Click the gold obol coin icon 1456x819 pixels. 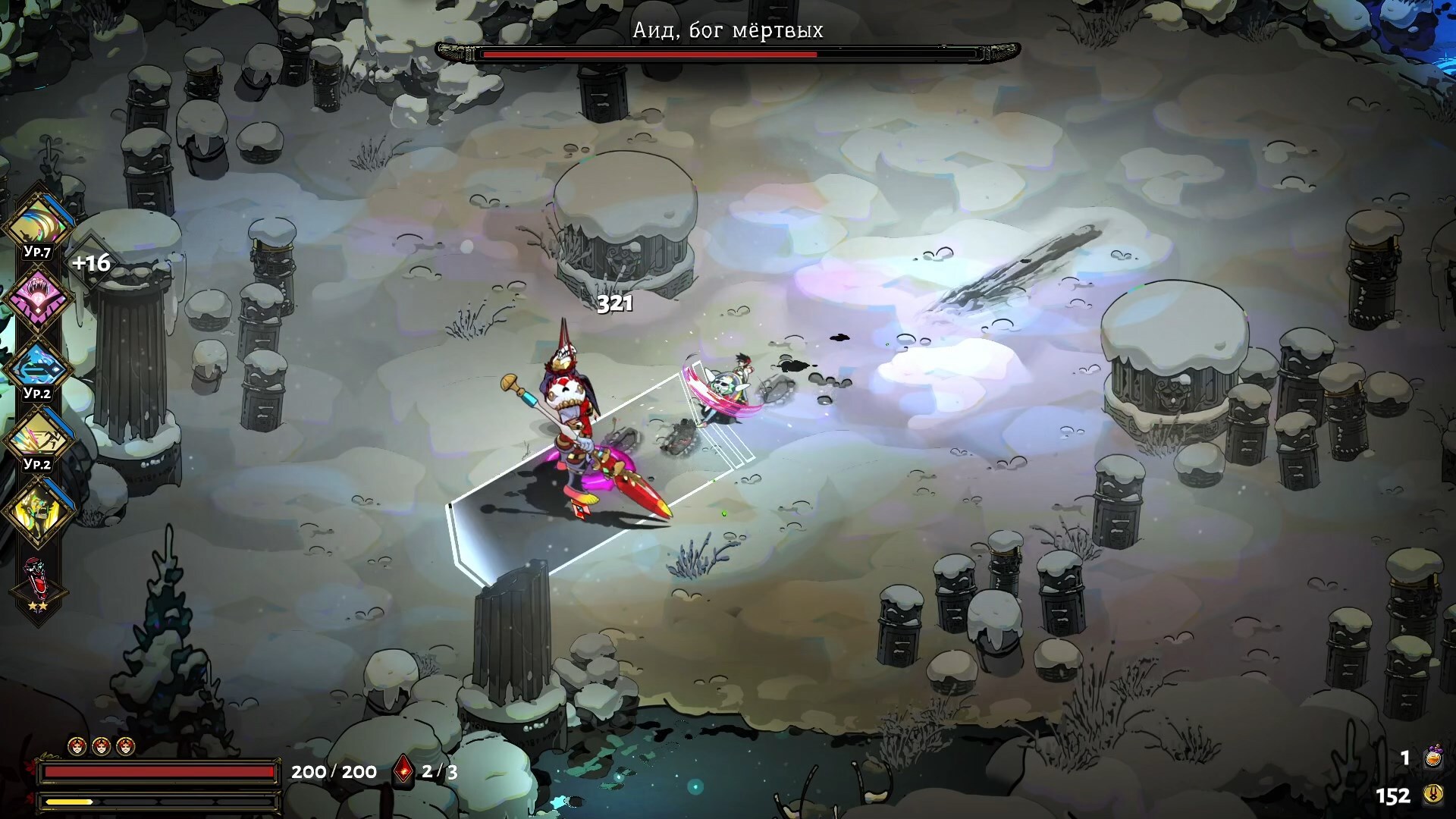[1432, 795]
